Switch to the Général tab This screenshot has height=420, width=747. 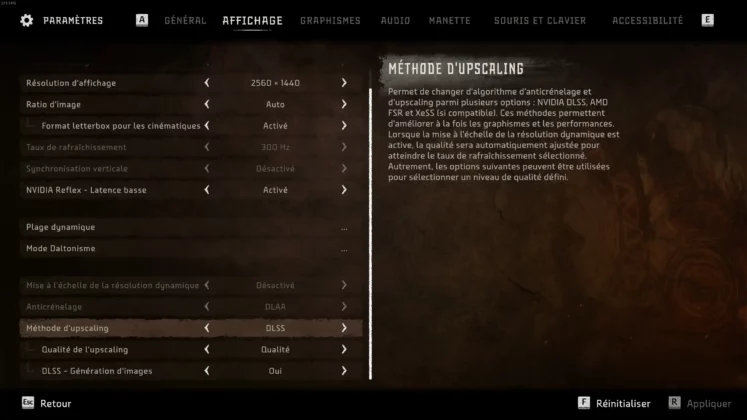pyautogui.click(x=185, y=20)
